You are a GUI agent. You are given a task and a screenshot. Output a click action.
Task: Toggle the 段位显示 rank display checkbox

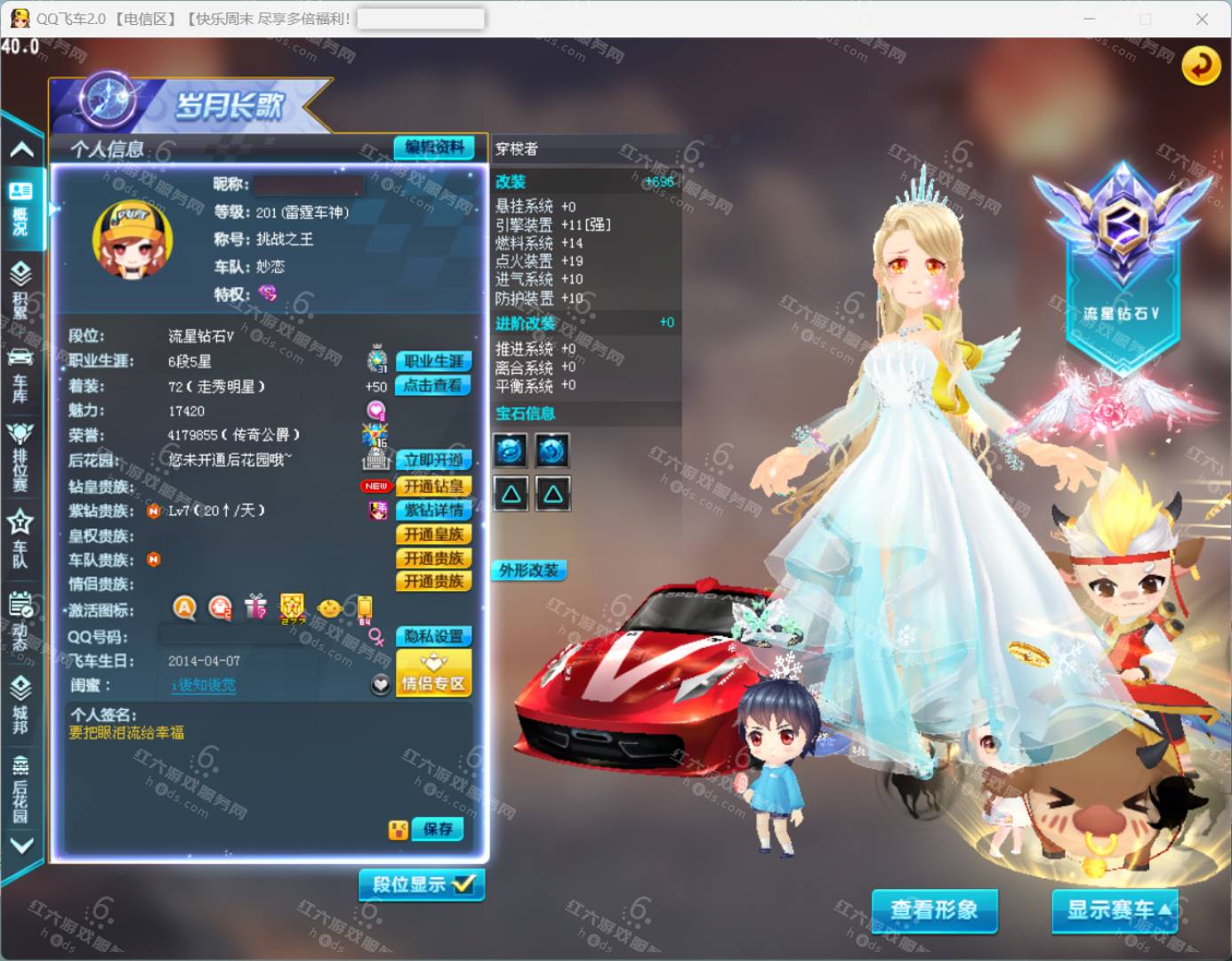pyautogui.click(x=423, y=884)
